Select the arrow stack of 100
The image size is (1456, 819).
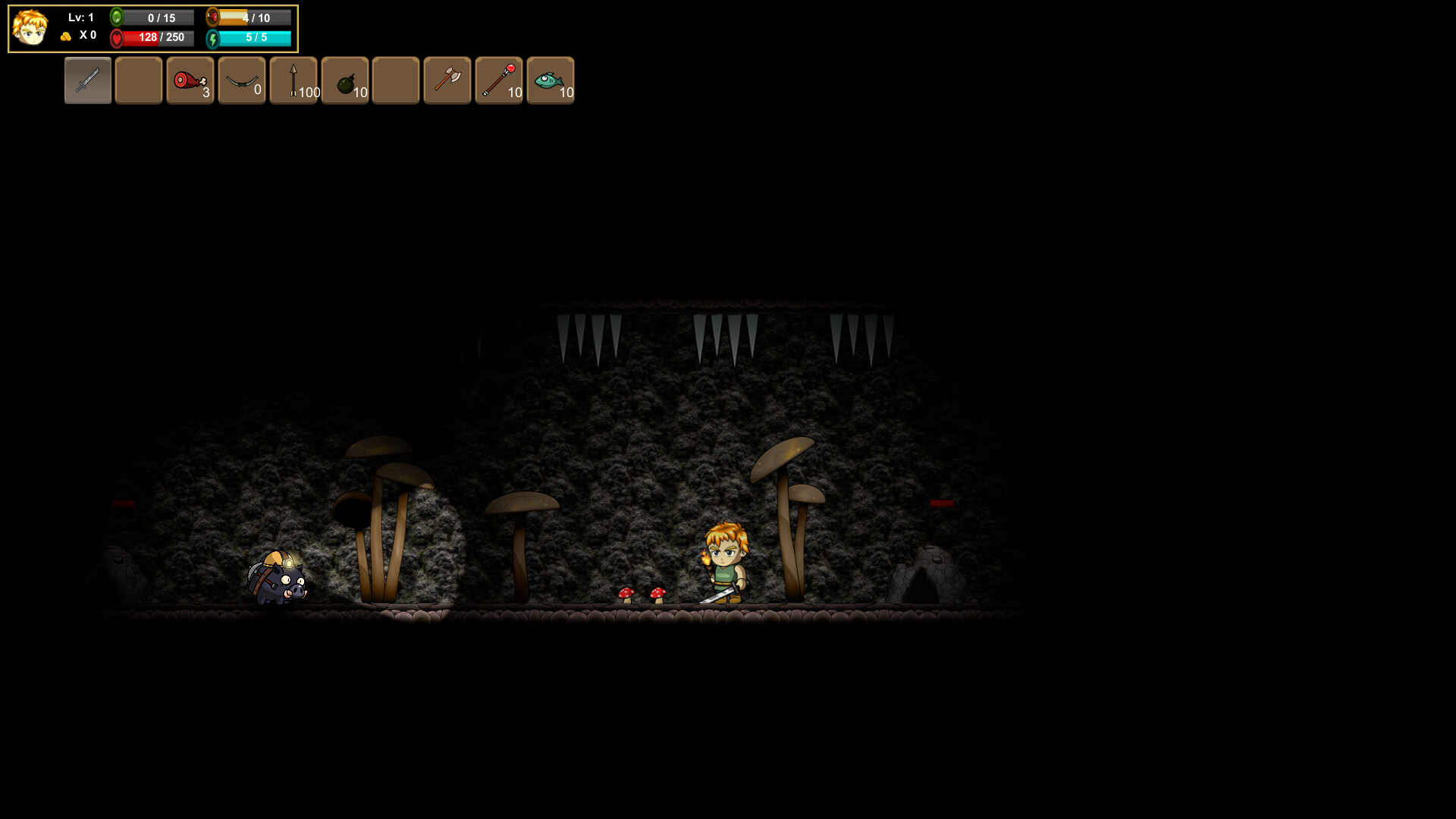(x=293, y=80)
